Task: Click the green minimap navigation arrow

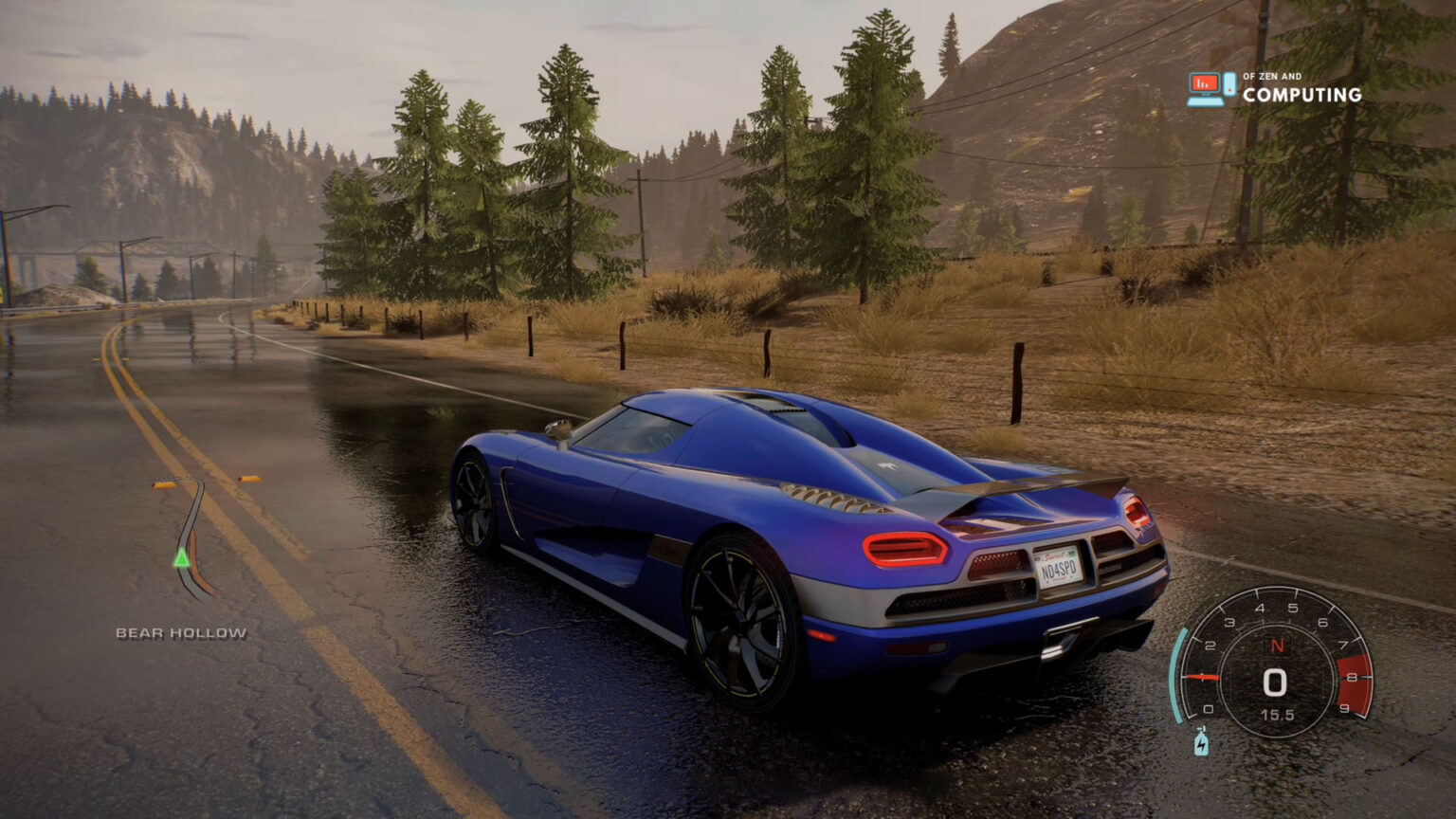Action: tap(181, 559)
